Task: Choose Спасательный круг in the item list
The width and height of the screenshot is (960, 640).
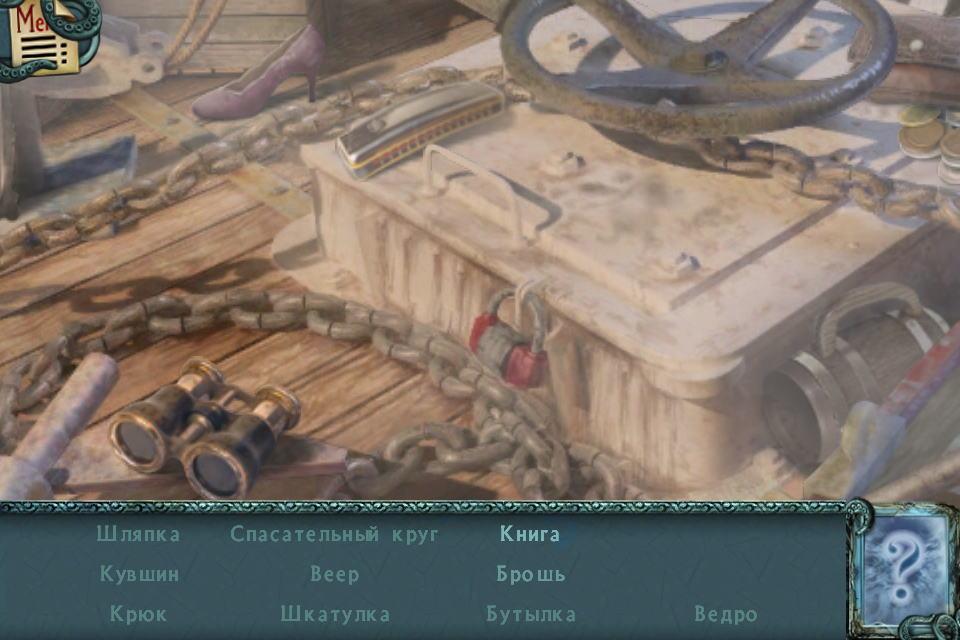Action: (x=334, y=534)
